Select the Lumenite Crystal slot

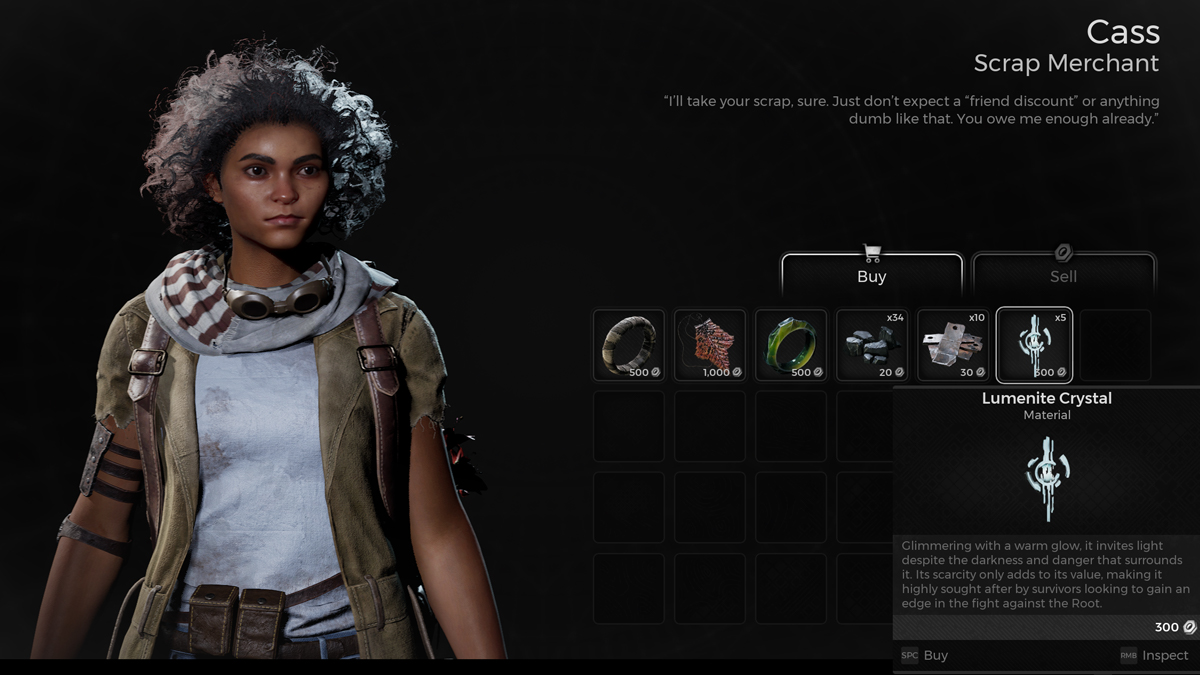(x=1034, y=345)
